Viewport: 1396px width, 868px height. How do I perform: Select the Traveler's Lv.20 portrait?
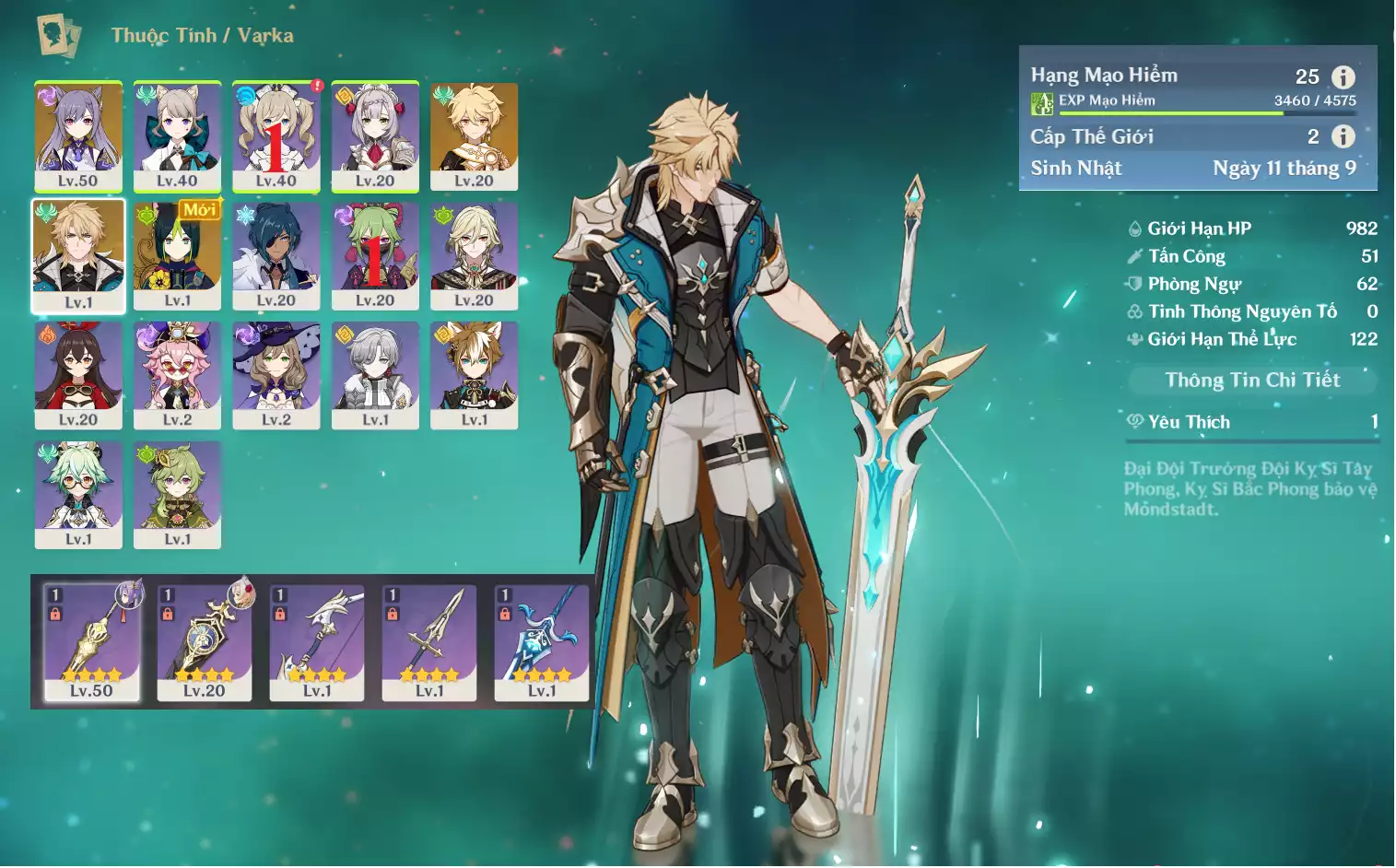[x=474, y=135]
